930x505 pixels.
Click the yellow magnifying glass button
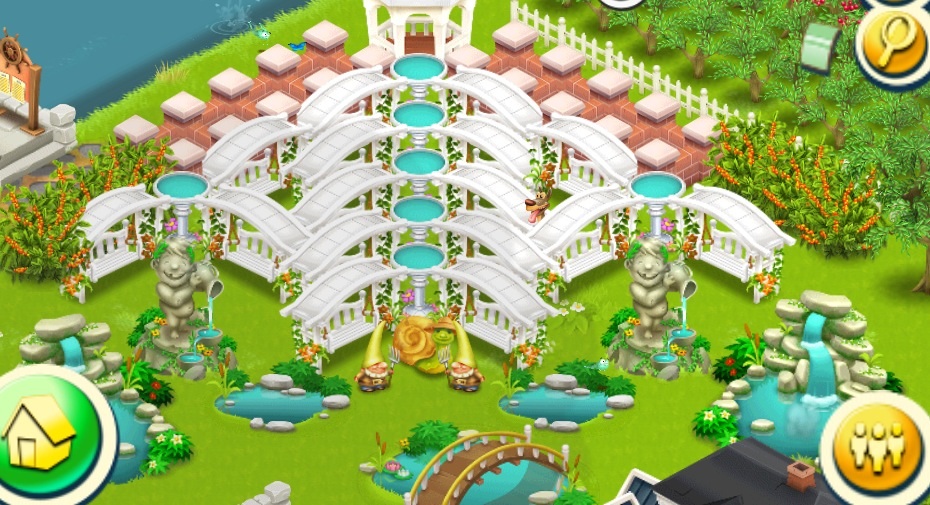pyautogui.click(x=894, y=45)
